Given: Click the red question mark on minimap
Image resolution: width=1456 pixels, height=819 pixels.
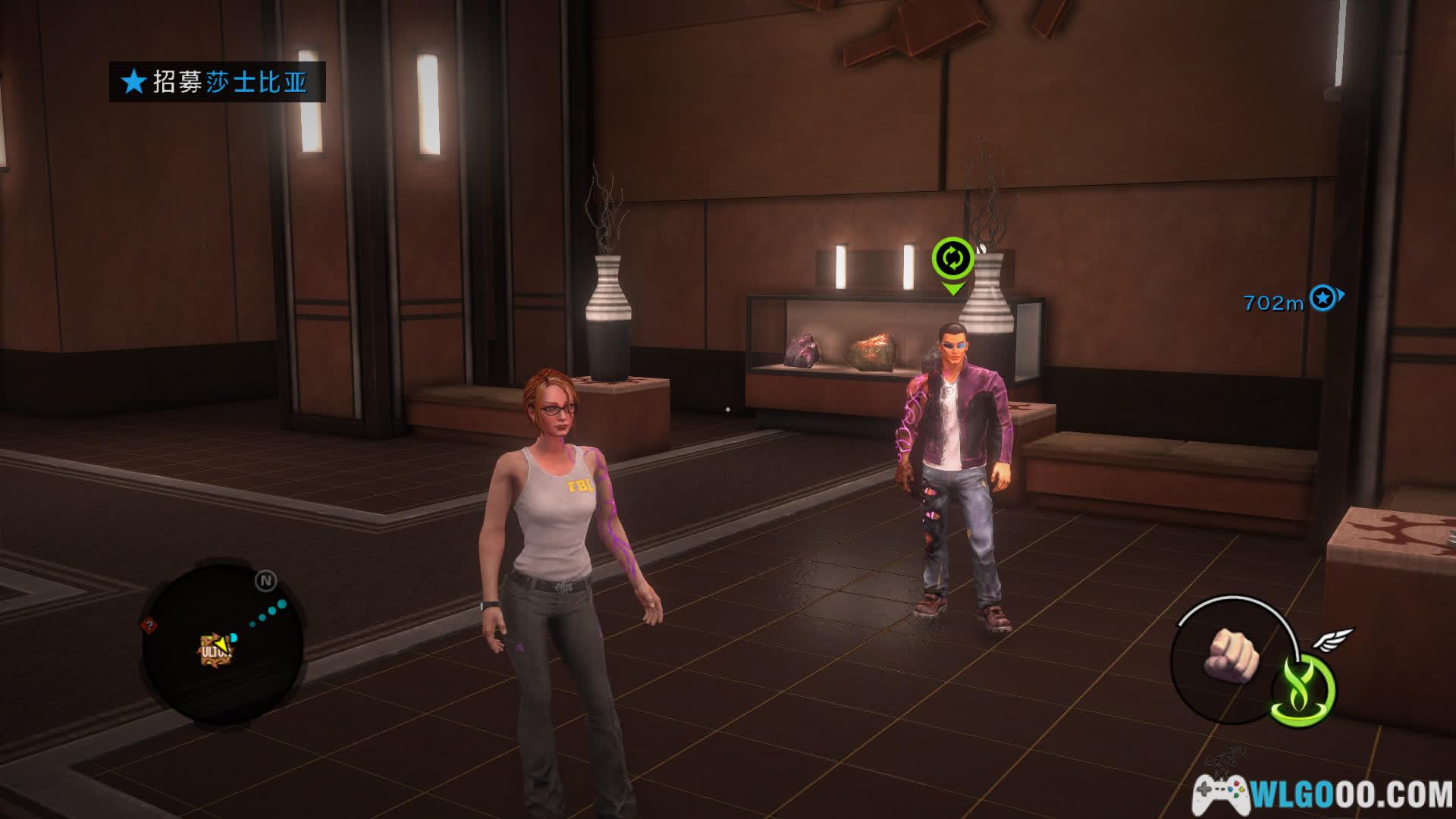Looking at the screenshot, I should coord(149,626).
